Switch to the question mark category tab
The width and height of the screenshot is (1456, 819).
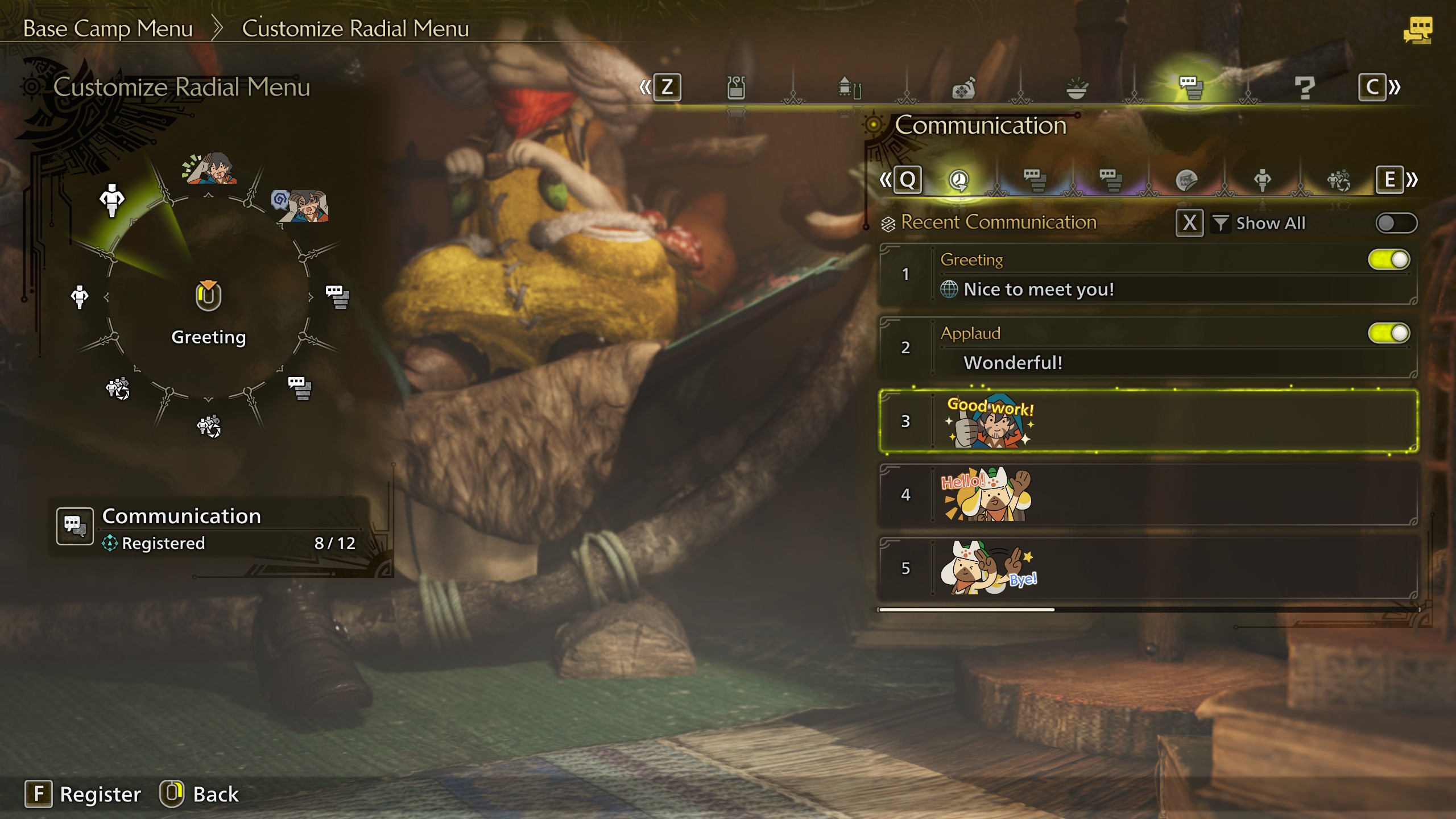point(1304,88)
